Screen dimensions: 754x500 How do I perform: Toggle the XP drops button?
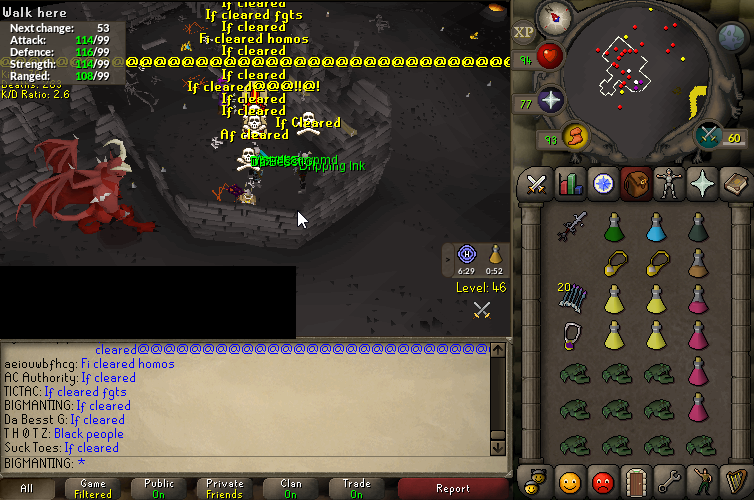[524, 32]
